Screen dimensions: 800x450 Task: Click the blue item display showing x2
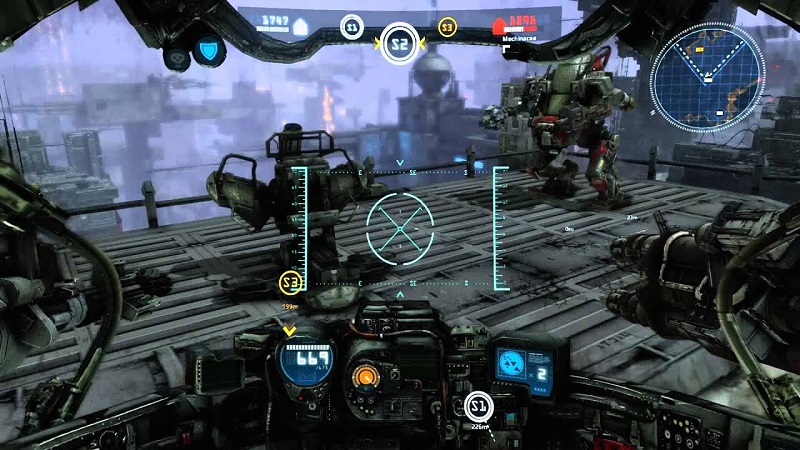click(x=528, y=364)
